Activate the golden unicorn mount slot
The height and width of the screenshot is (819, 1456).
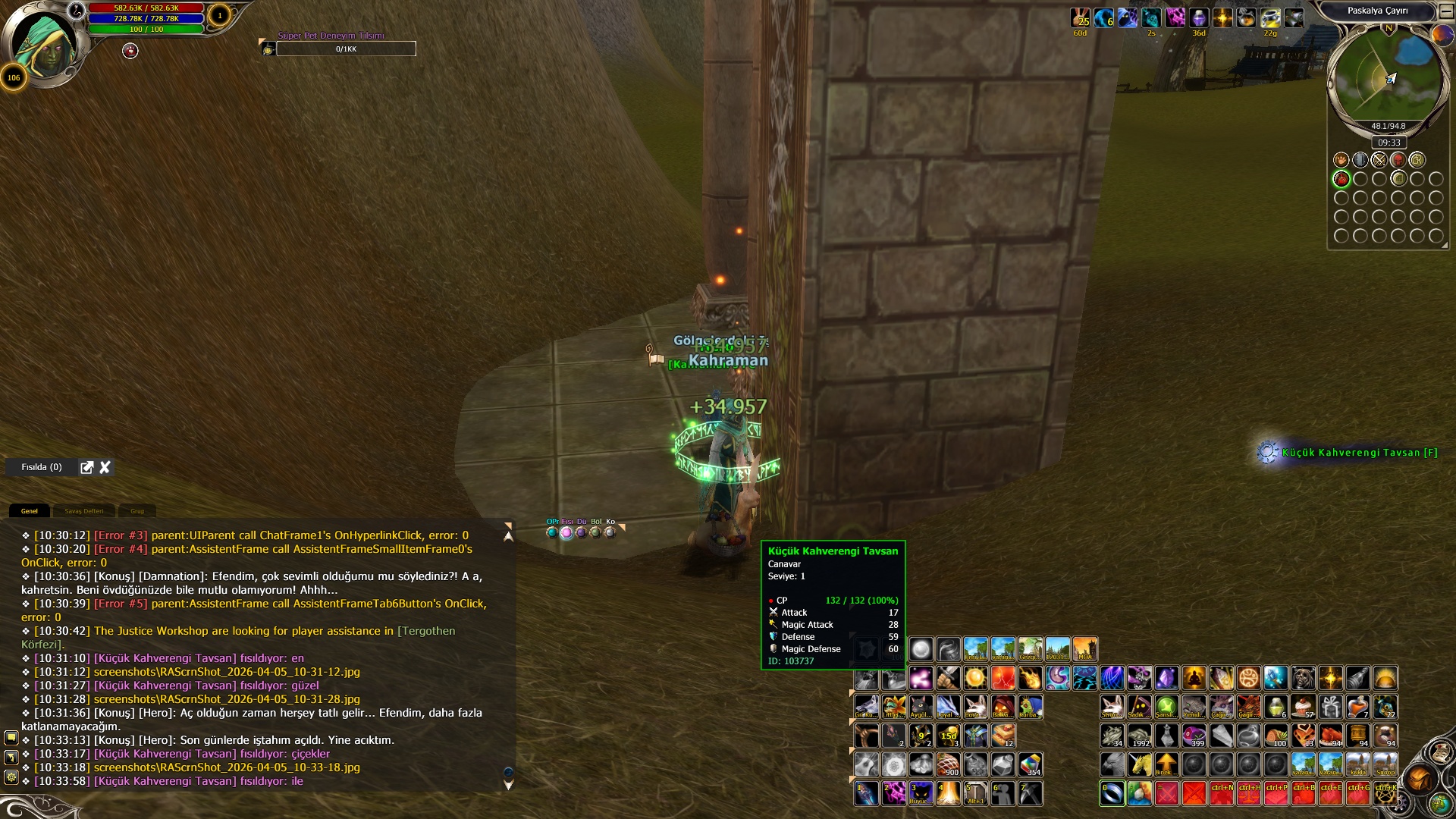[x=1139, y=764]
